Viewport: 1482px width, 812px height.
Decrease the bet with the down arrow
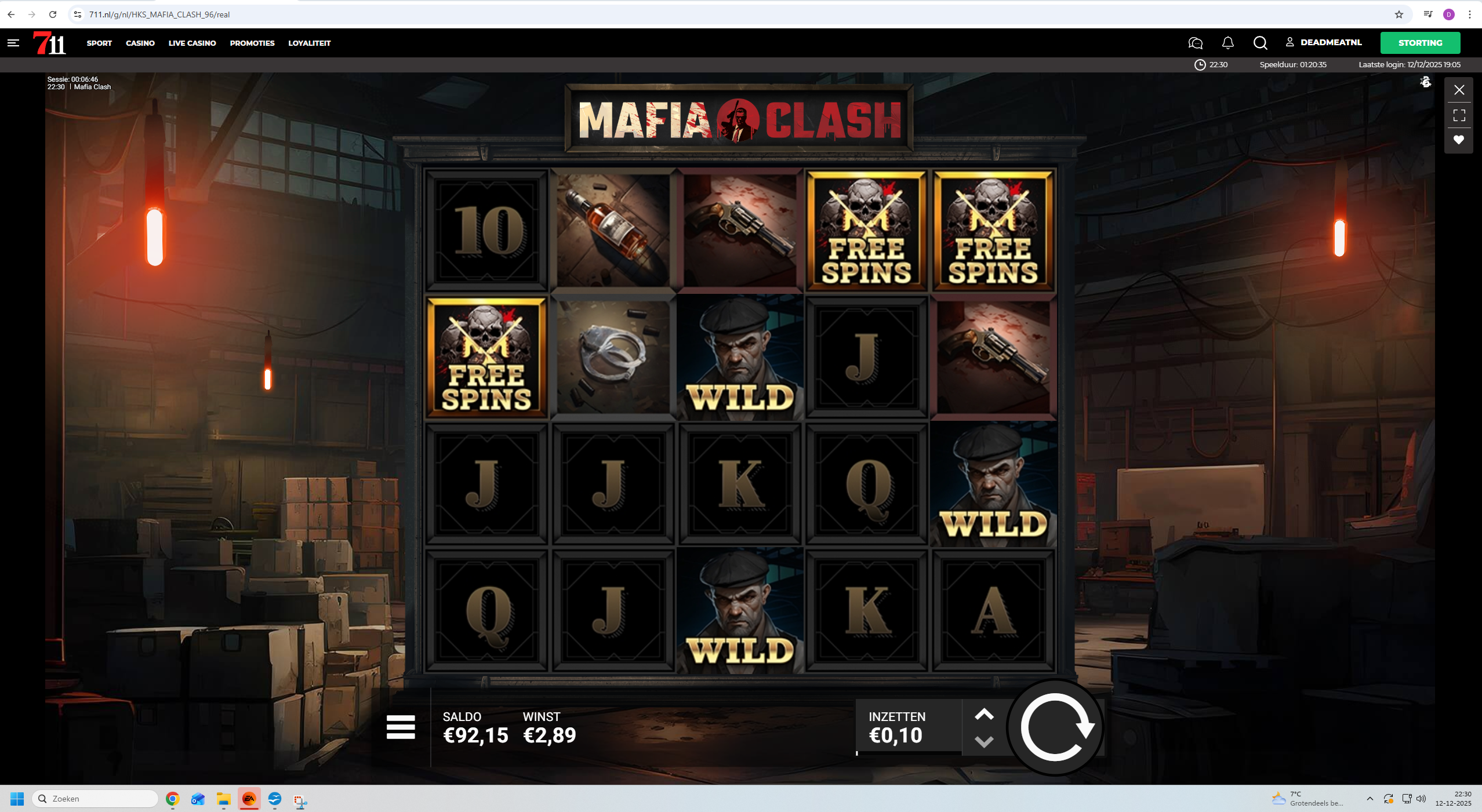(984, 742)
